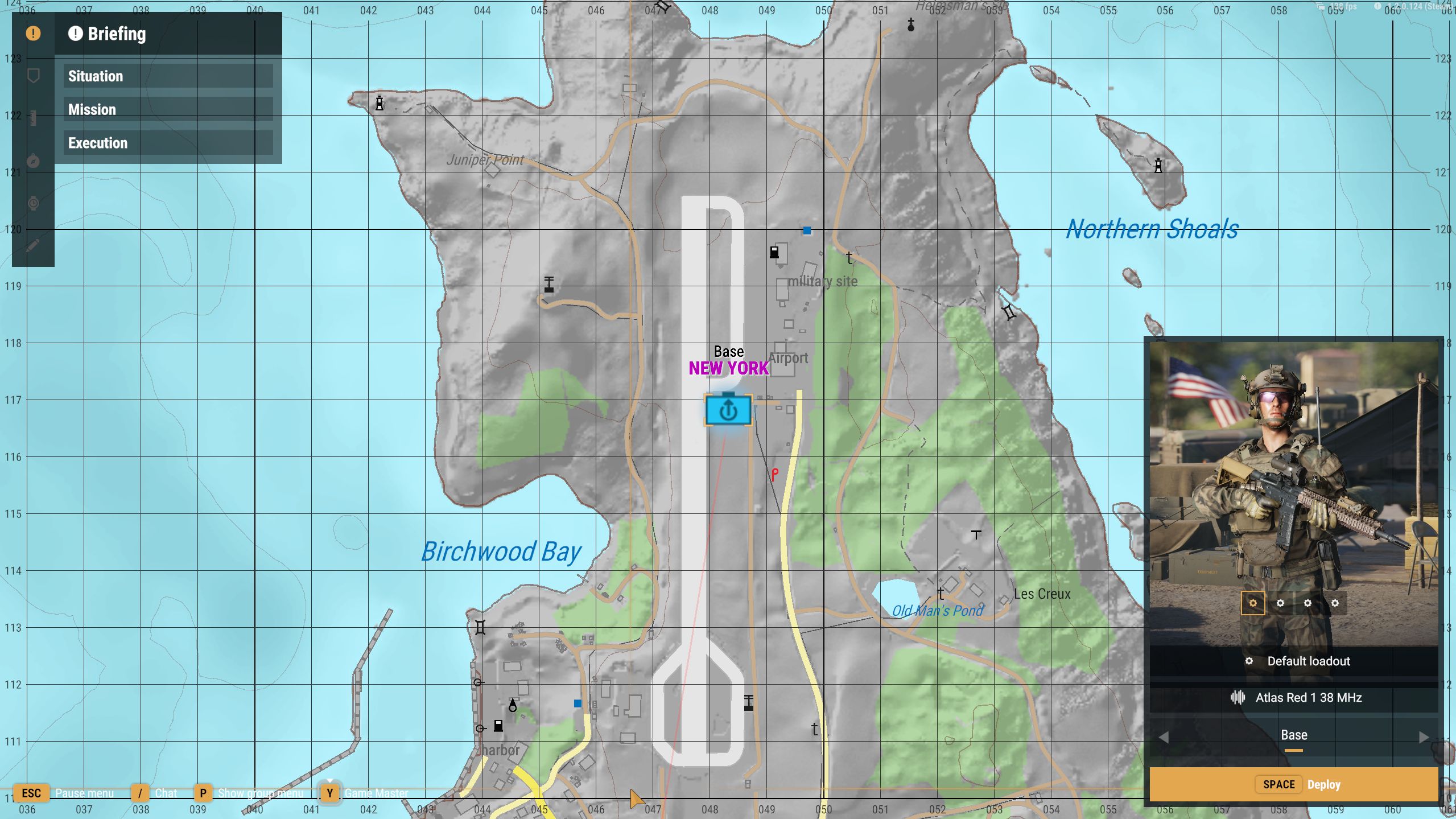Open the ruler measurement tool
The height and width of the screenshot is (819, 1456).
(x=33, y=118)
